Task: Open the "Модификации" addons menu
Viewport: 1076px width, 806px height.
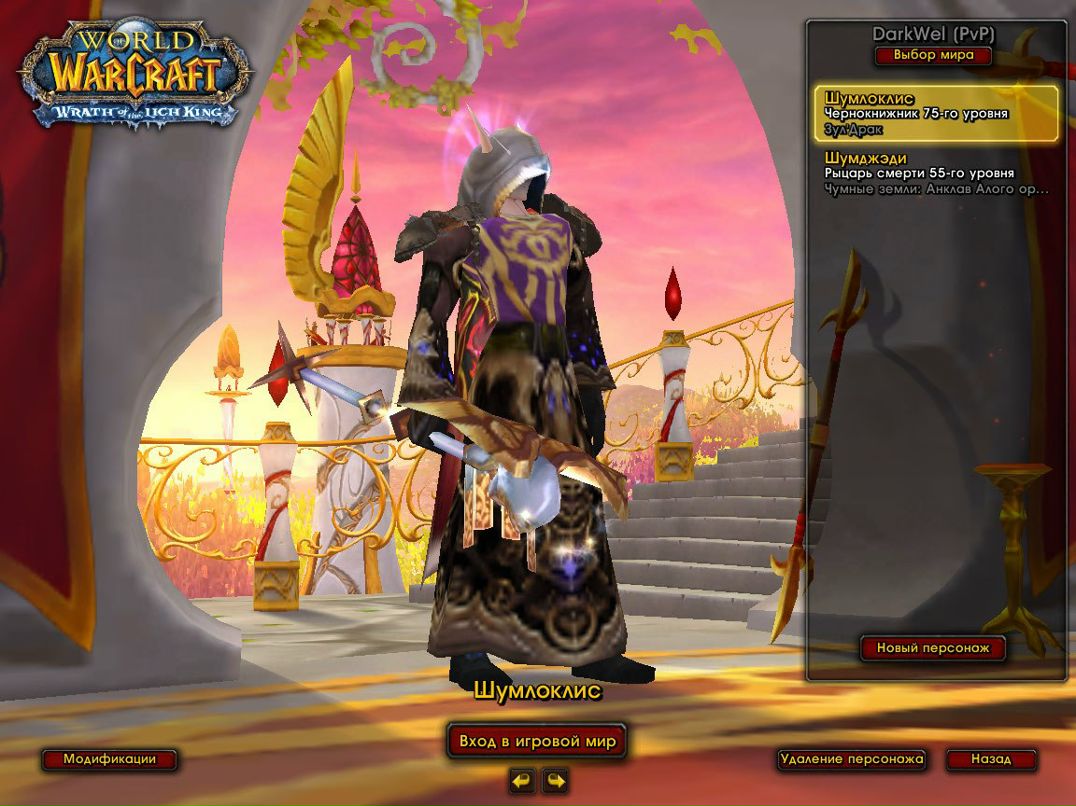Action: [x=110, y=759]
